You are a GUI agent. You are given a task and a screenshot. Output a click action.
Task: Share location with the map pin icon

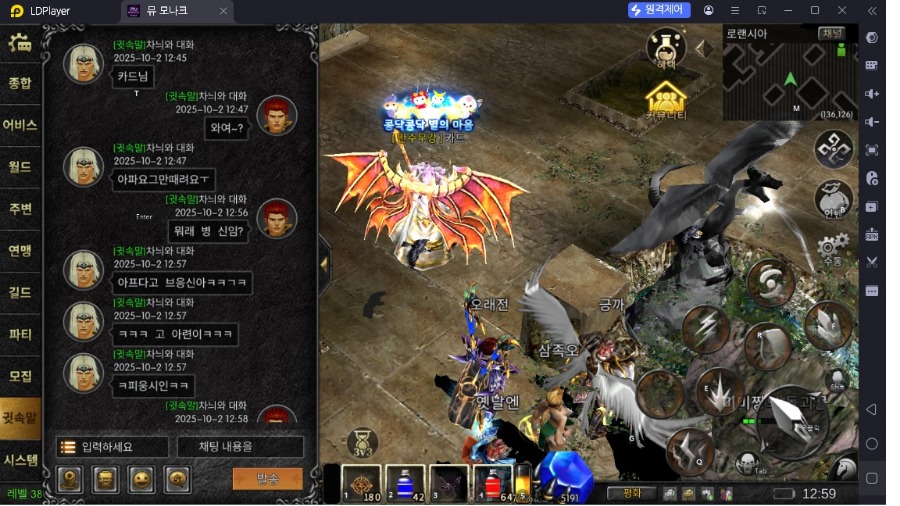[69, 479]
